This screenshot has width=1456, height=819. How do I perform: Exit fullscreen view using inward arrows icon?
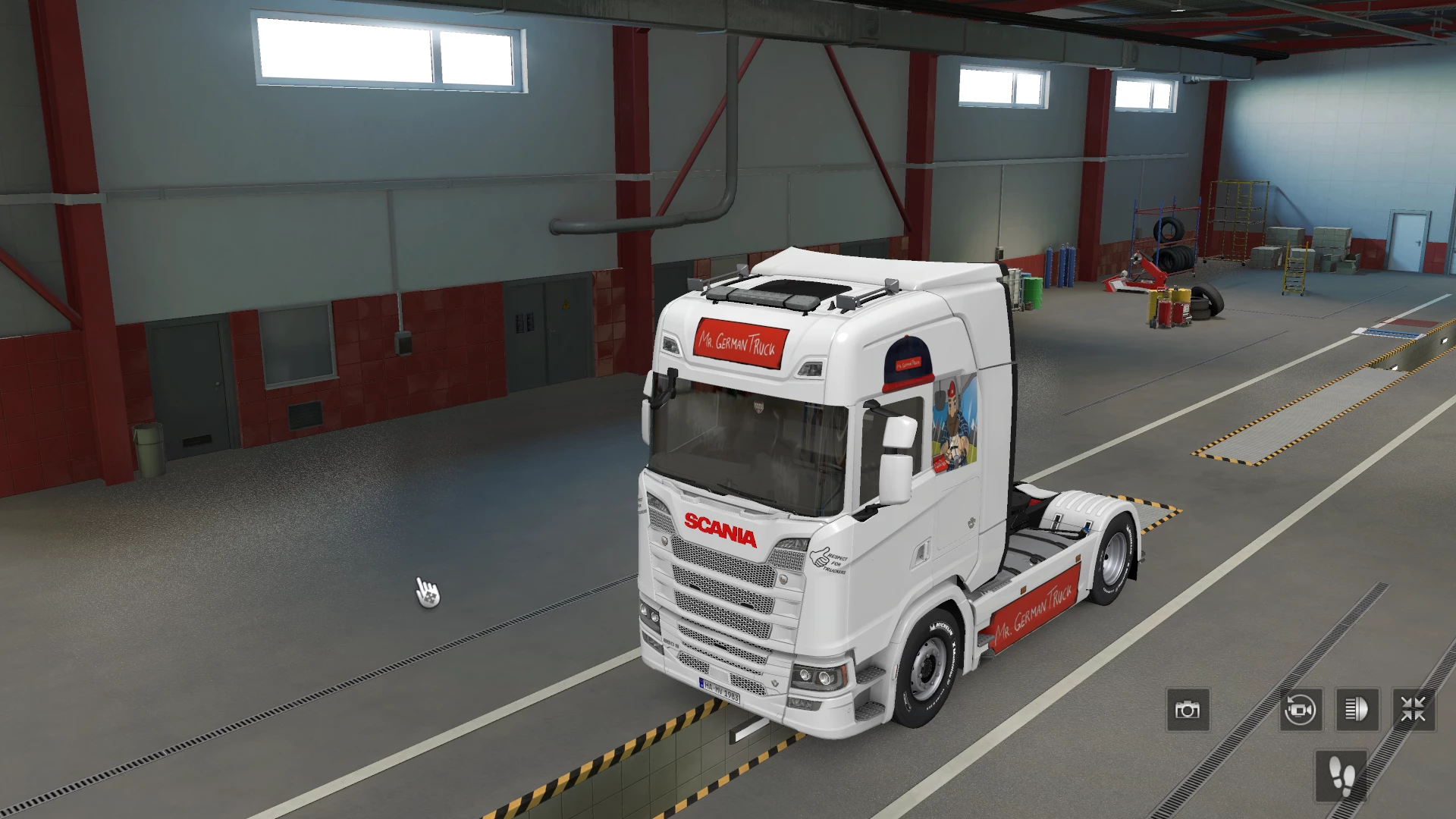(1414, 710)
